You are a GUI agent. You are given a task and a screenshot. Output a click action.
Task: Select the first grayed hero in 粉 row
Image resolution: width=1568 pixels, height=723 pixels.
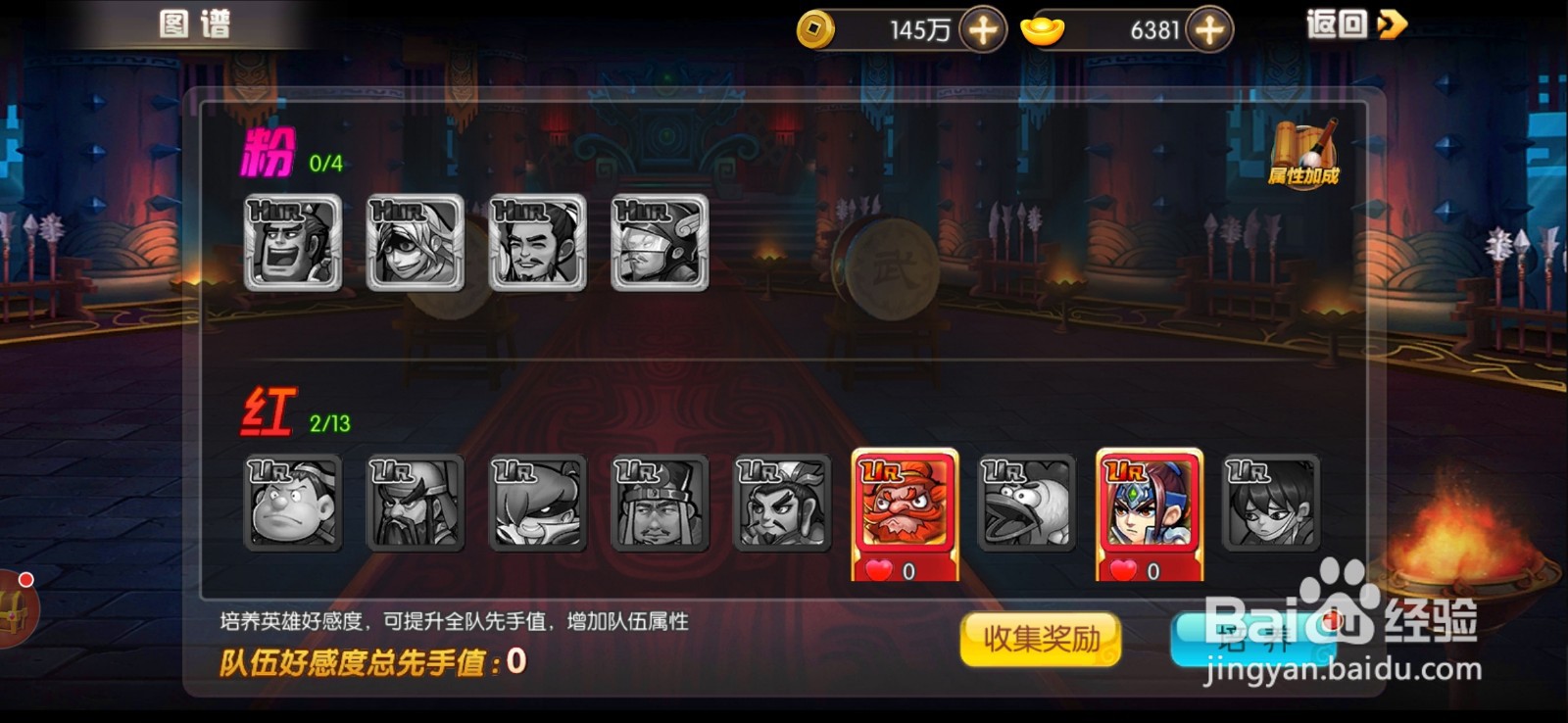tap(291, 243)
